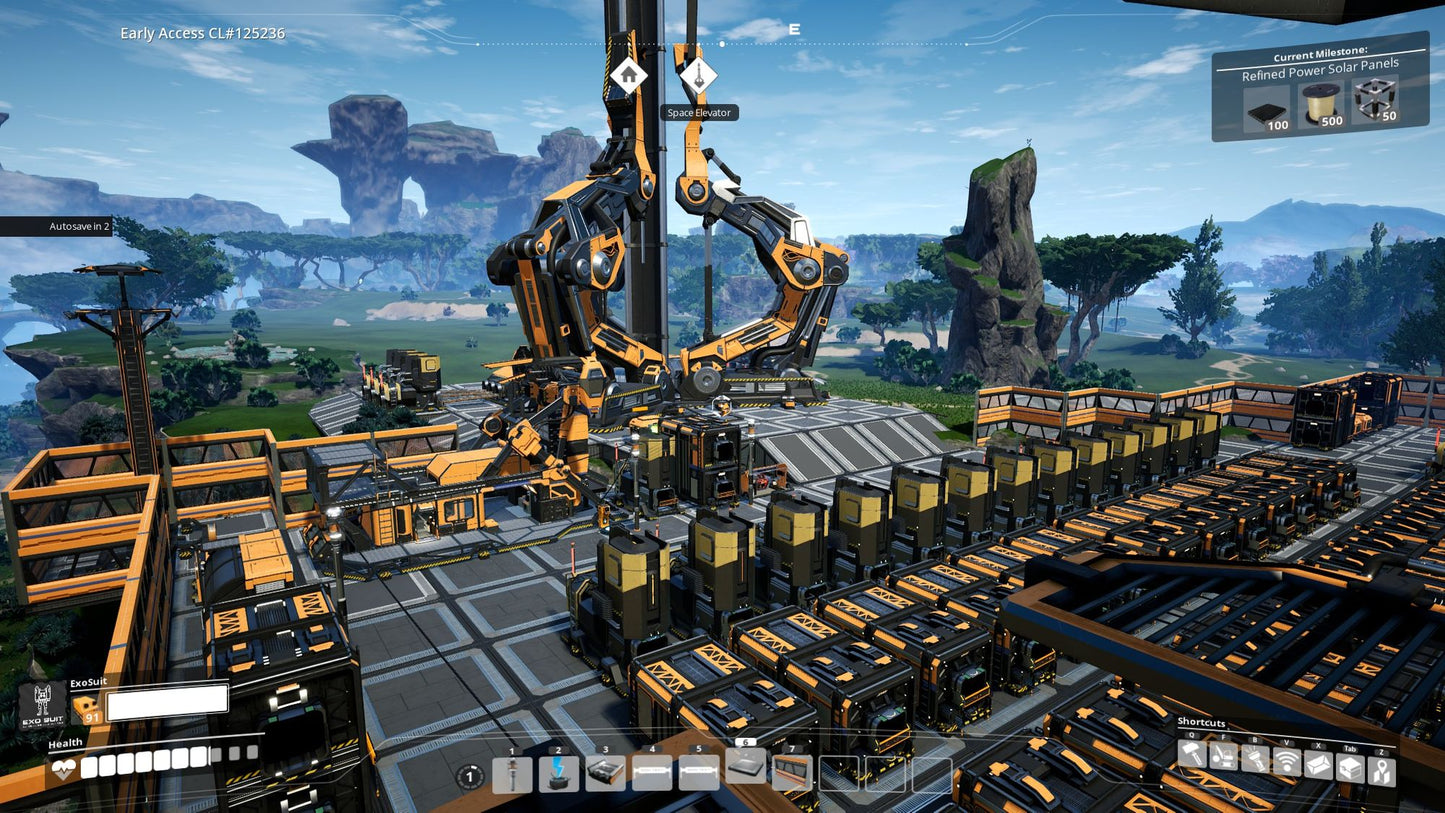The width and height of the screenshot is (1445, 813).
Task: Select the xeno-zapper in hotbar slot 1
Action: [x=512, y=775]
